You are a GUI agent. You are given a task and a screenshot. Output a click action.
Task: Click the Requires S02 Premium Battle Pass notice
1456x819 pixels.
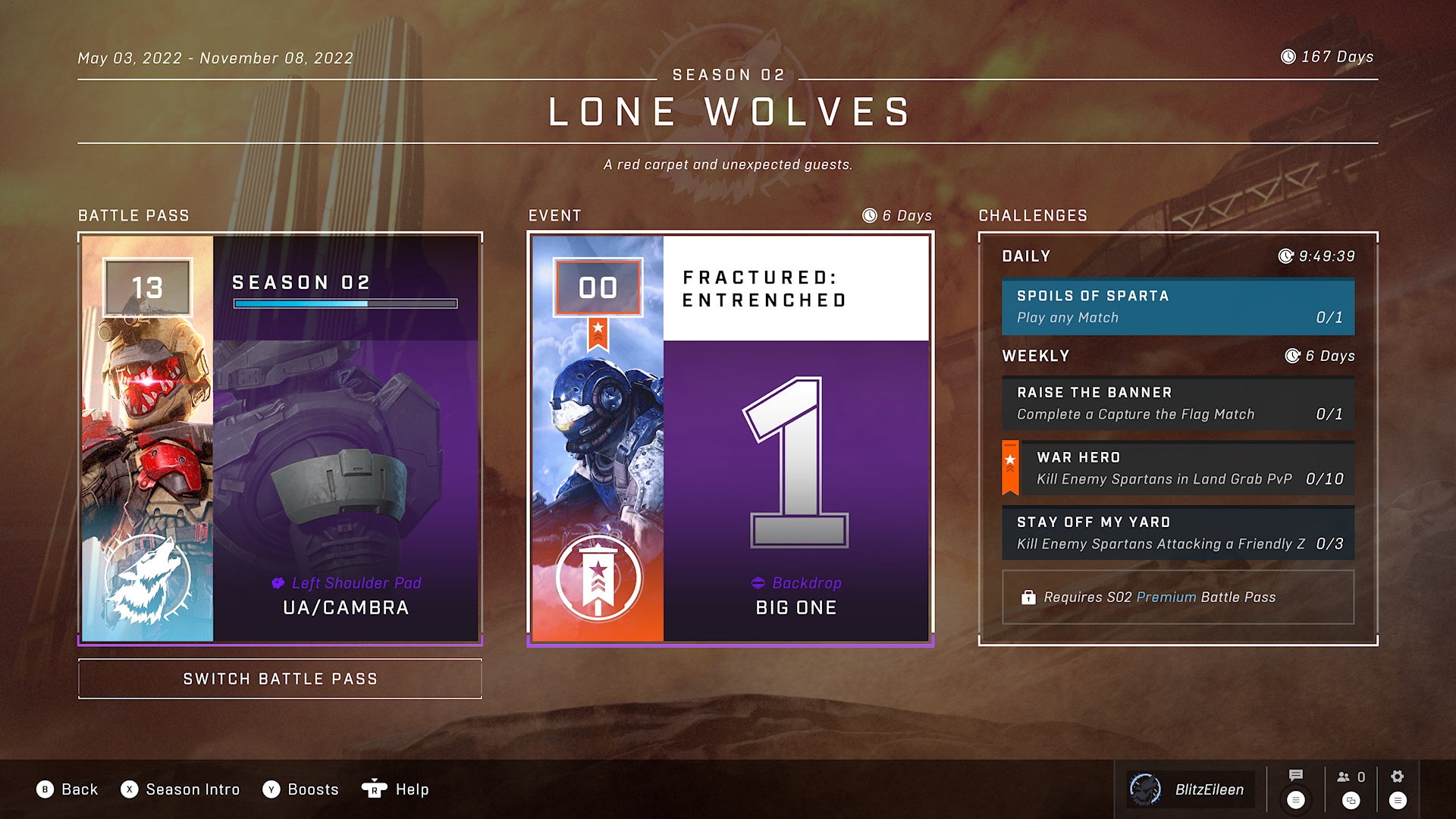click(x=1178, y=598)
